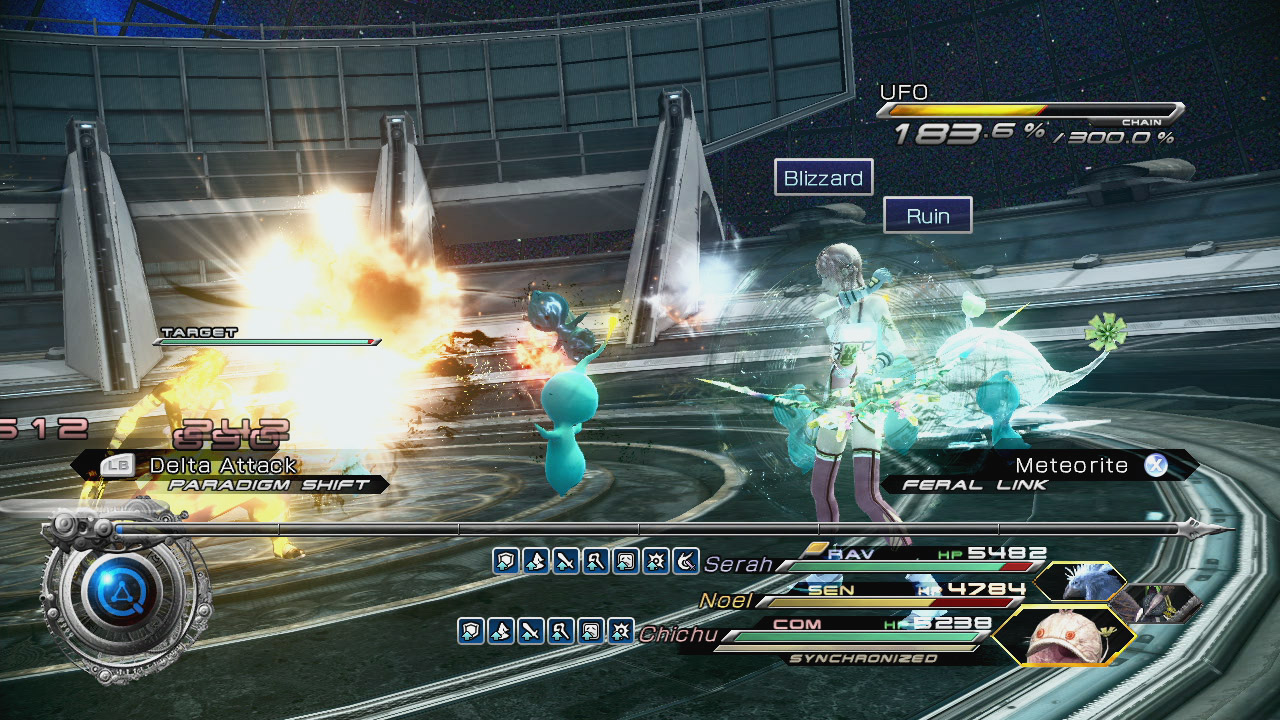The width and height of the screenshot is (1280, 720).
Task: Select the queued Ruin command
Action: pyautogui.click(x=927, y=215)
